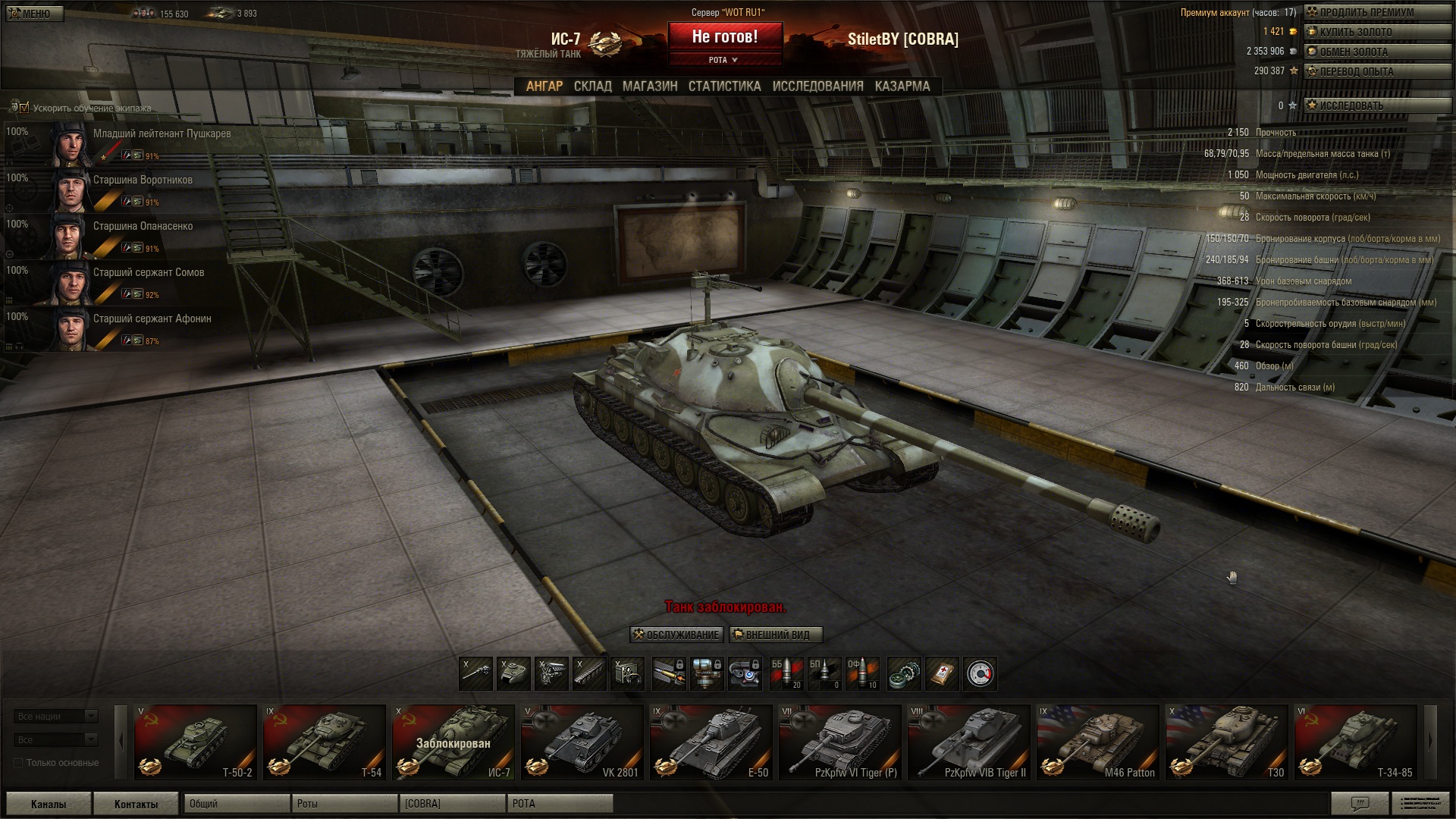Switch to the Склад tab

pos(592,86)
